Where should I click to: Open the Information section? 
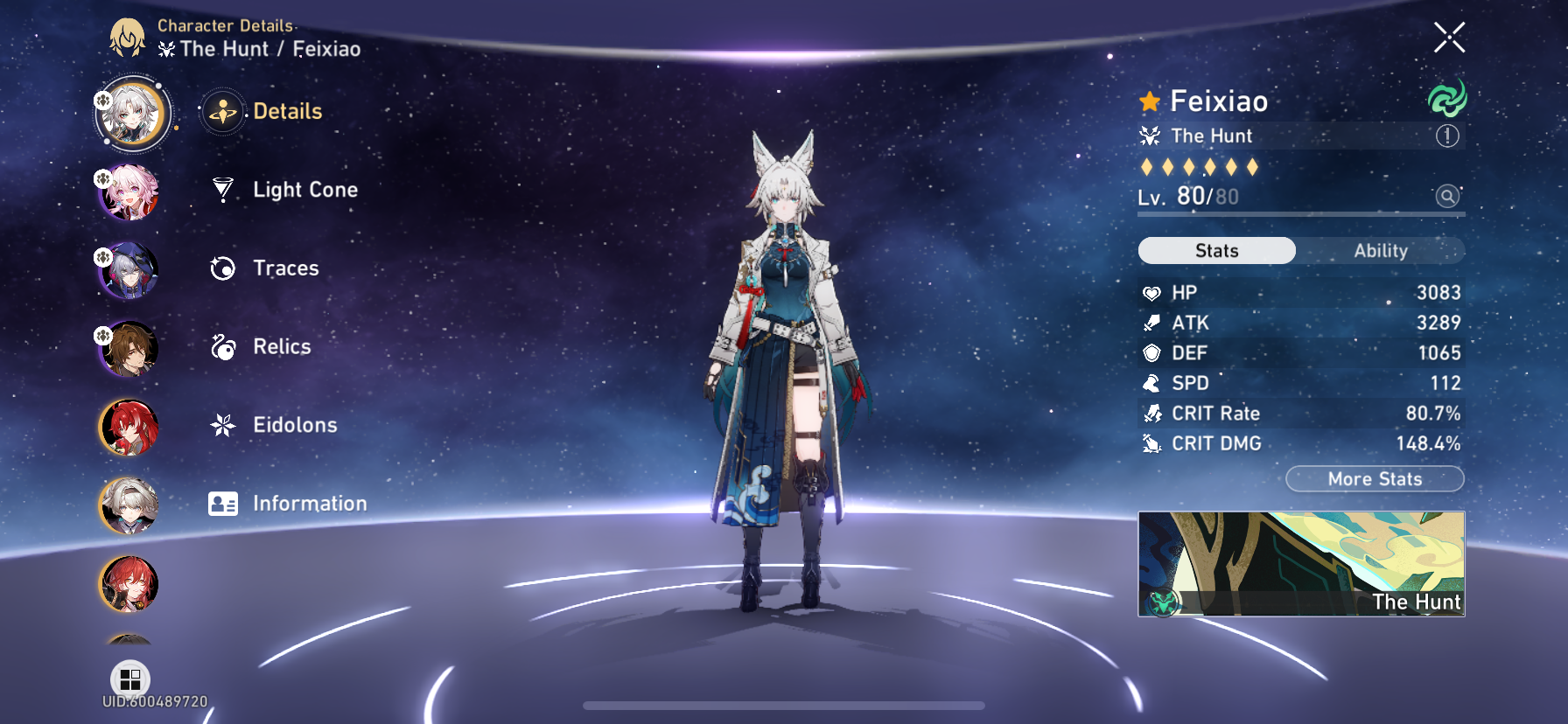pyautogui.click(x=310, y=504)
